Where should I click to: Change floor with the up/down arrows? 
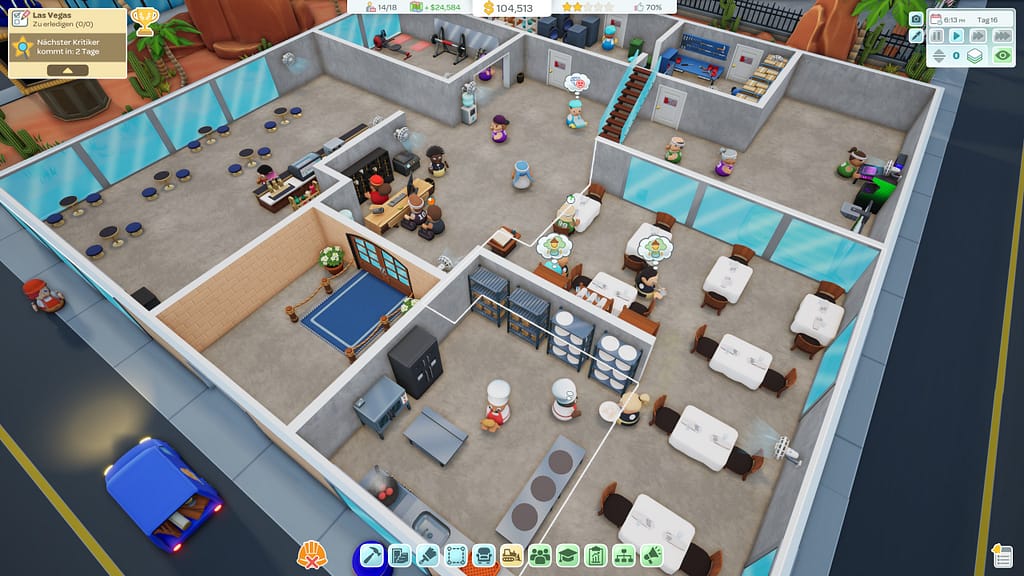point(937,56)
